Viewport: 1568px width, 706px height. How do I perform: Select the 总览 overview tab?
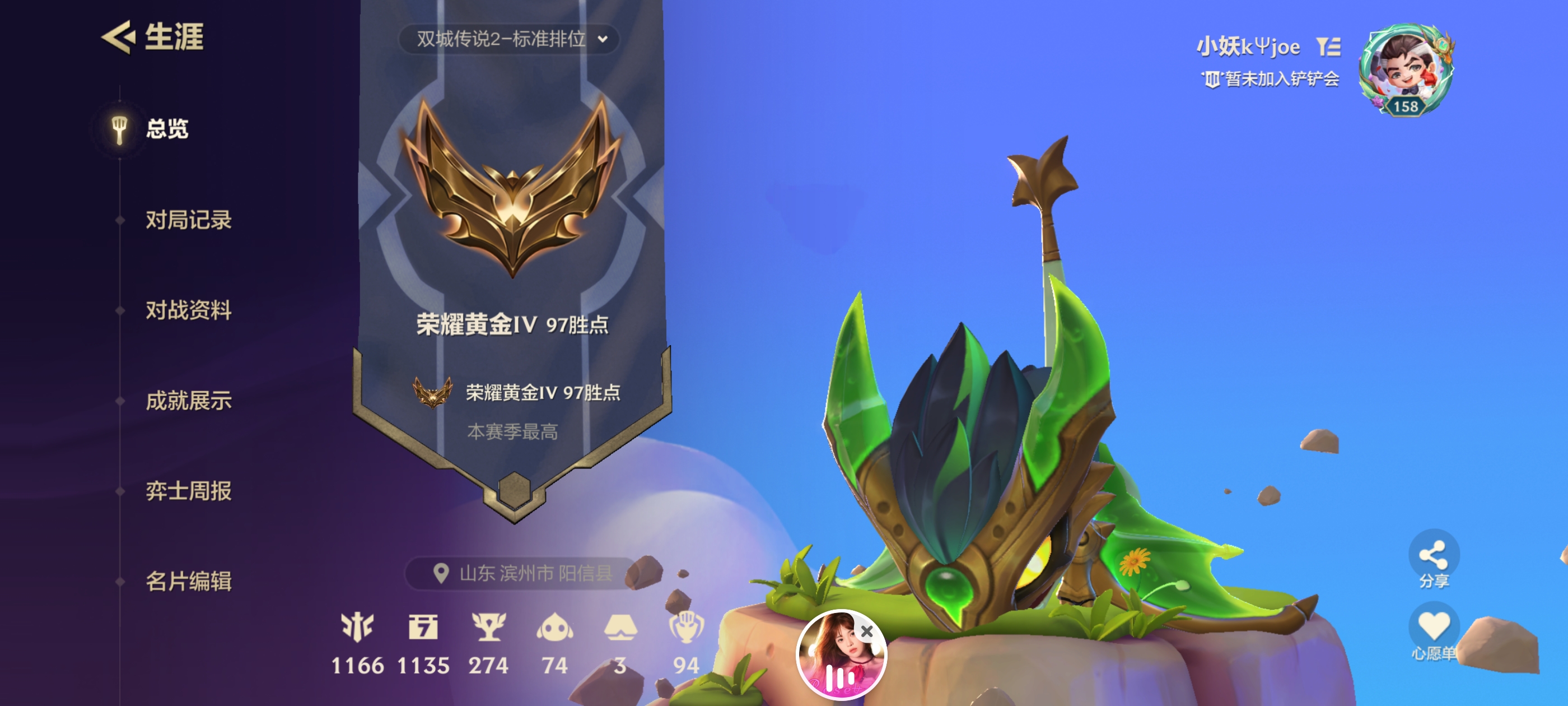166,128
